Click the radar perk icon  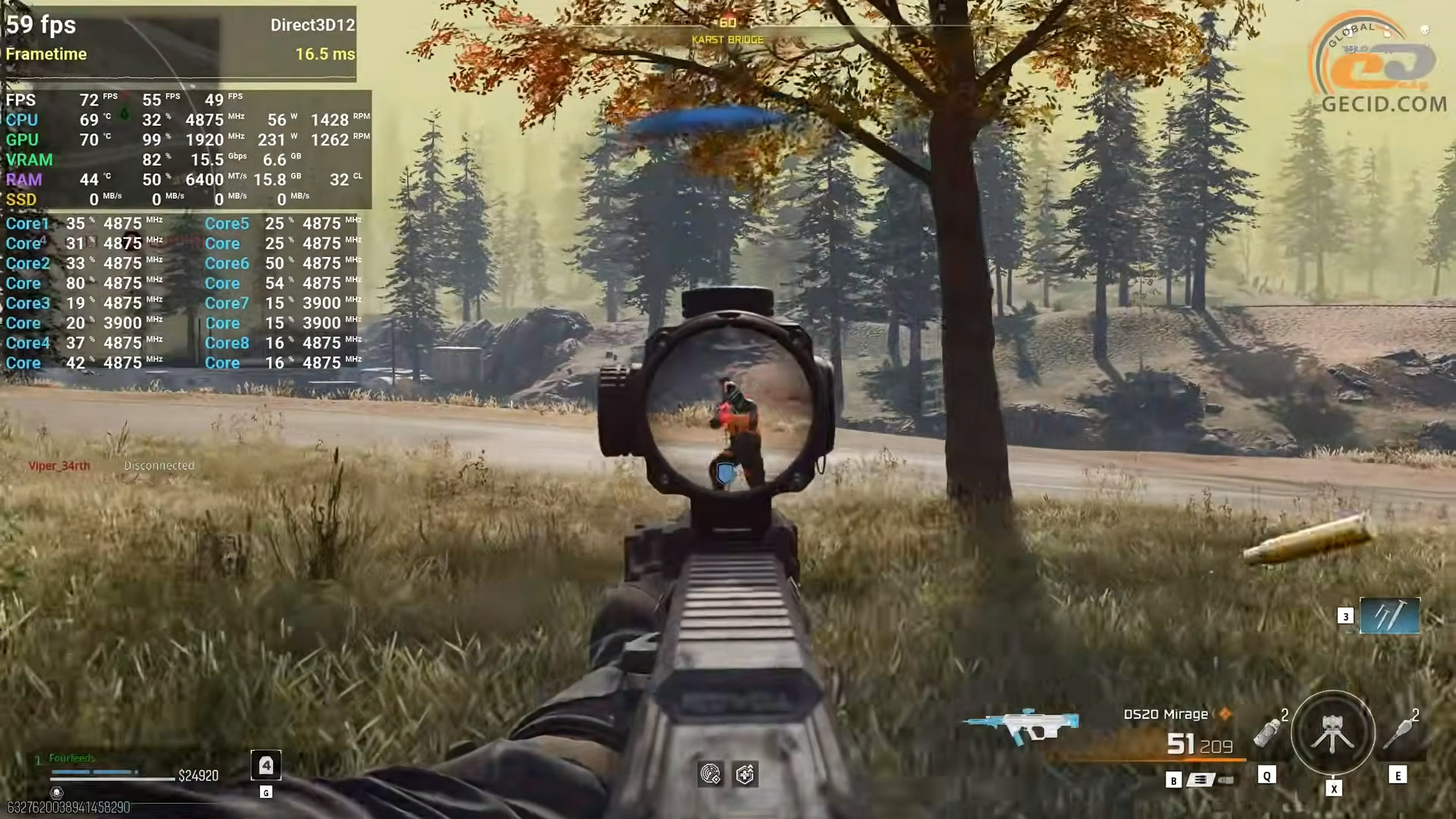711,774
